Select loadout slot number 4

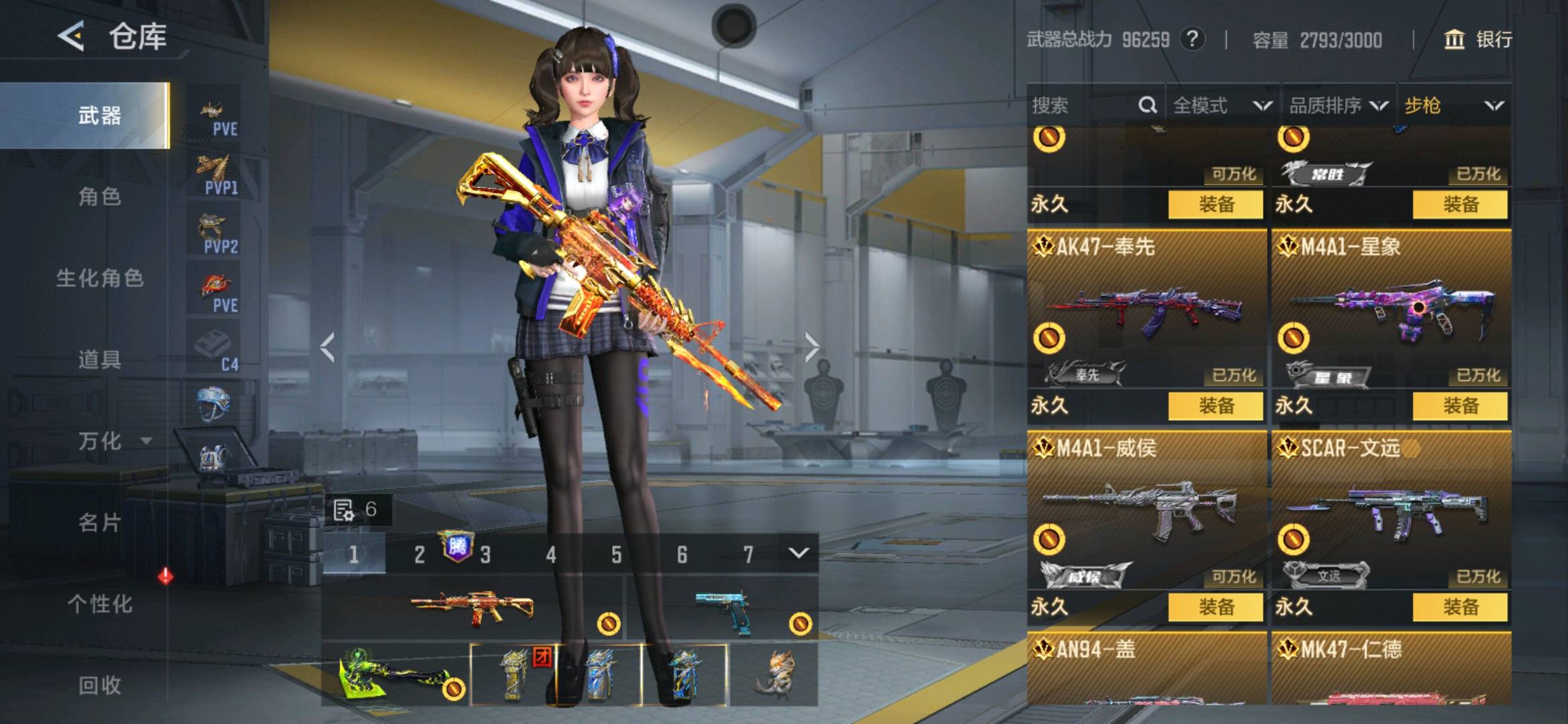[x=550, y=554]
